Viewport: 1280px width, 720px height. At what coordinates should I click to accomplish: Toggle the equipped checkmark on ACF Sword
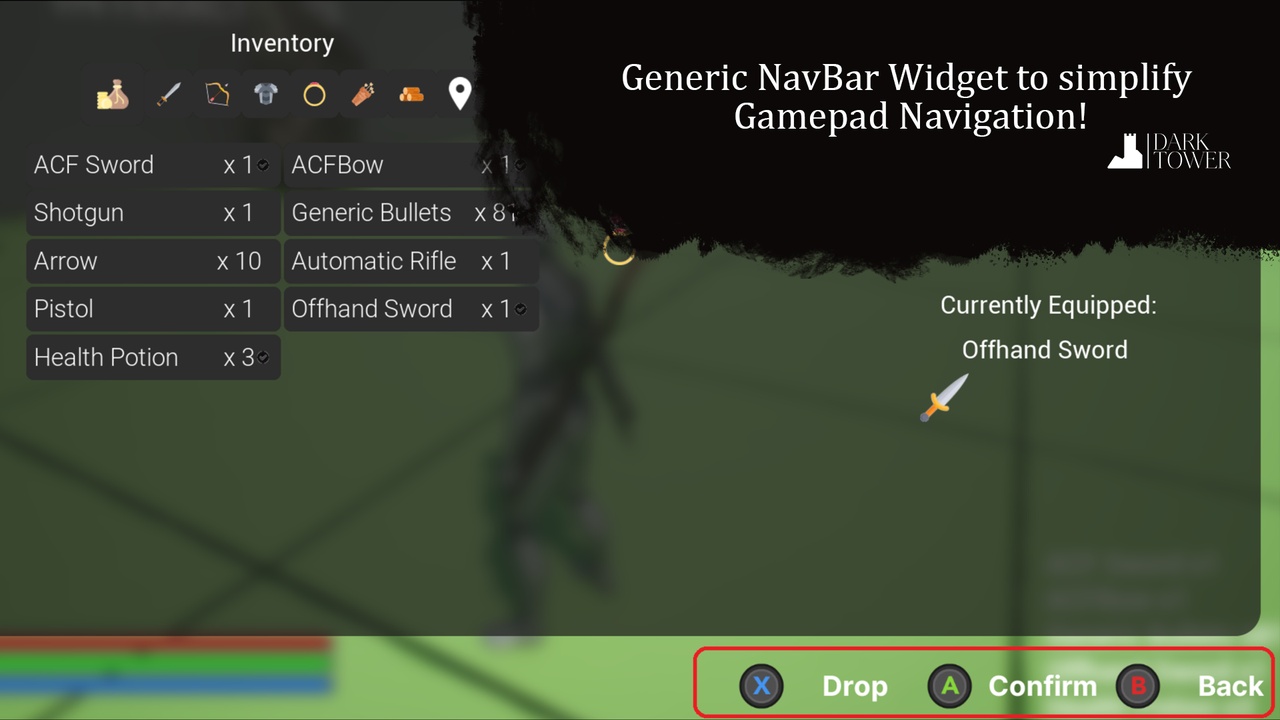click(x=262, y=165)
